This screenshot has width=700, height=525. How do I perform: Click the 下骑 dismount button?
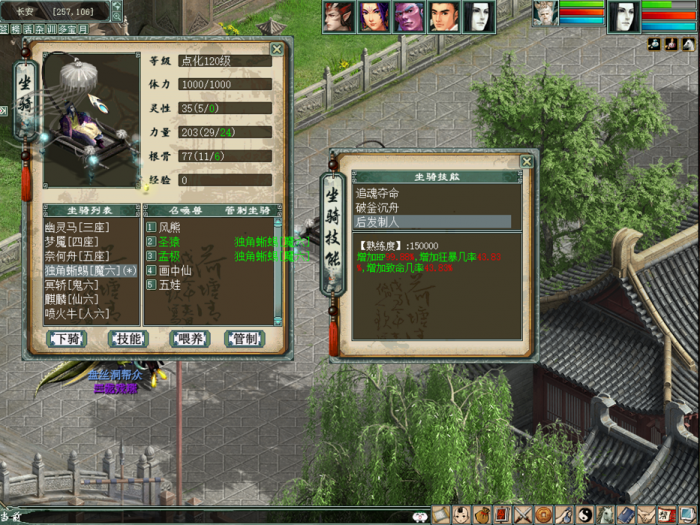click(68, 339)
